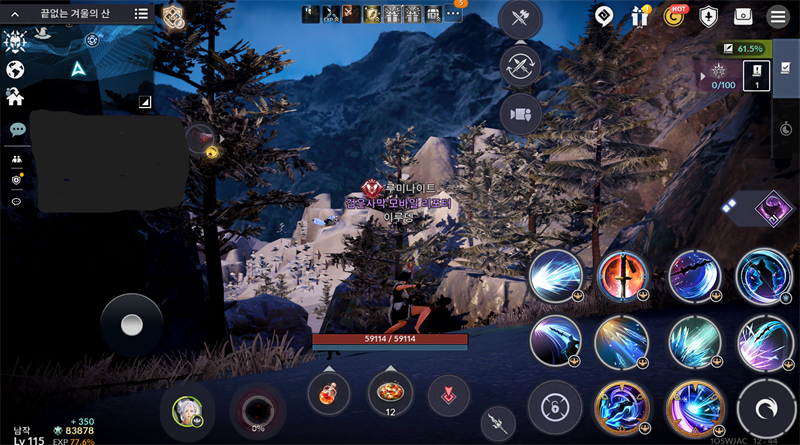Viewport: 800px width, 445px height.
Task: Open the hamburger main menu
Action: point(777,17)
